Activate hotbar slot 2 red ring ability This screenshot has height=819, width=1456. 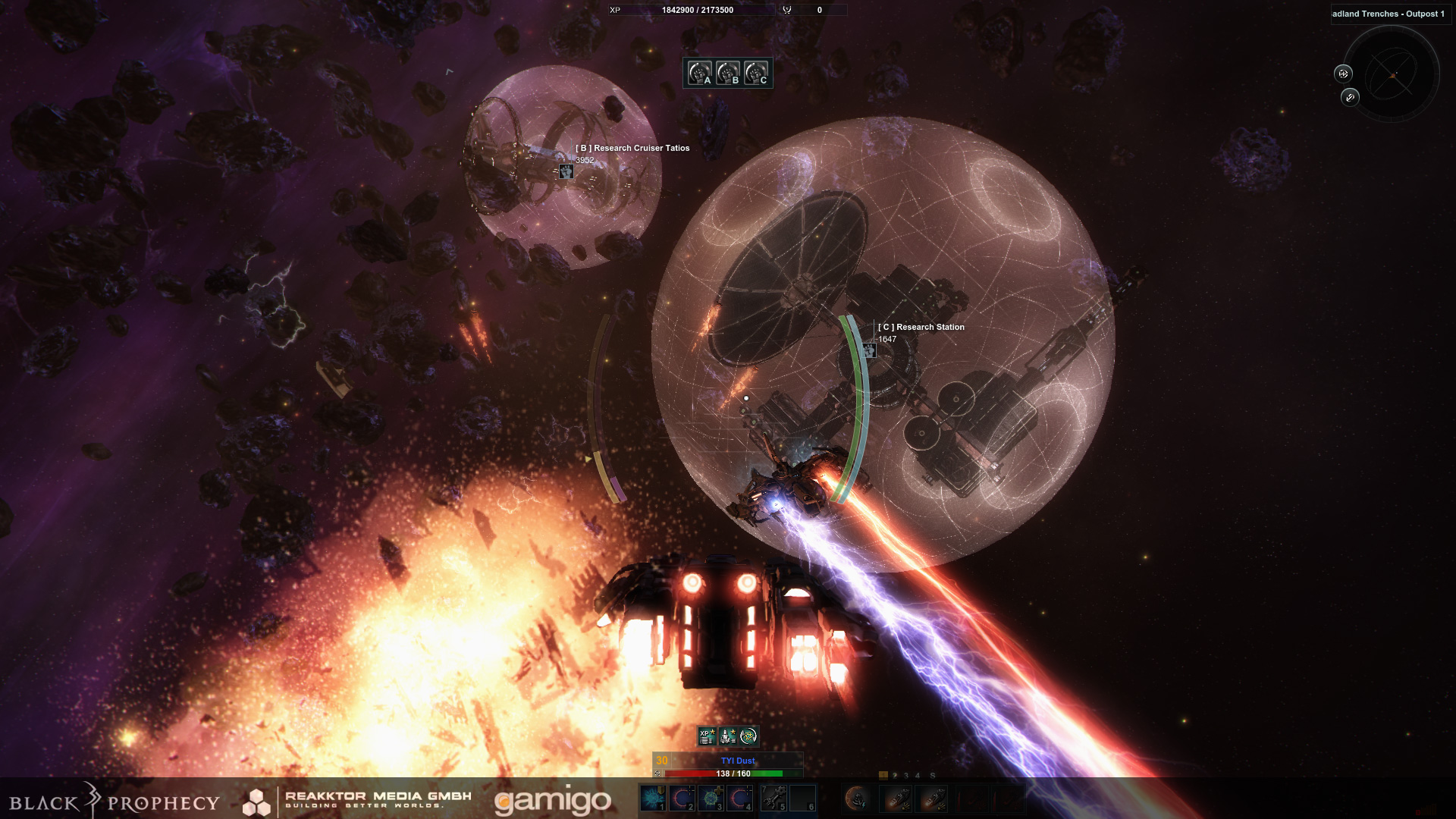coord(682,798)
